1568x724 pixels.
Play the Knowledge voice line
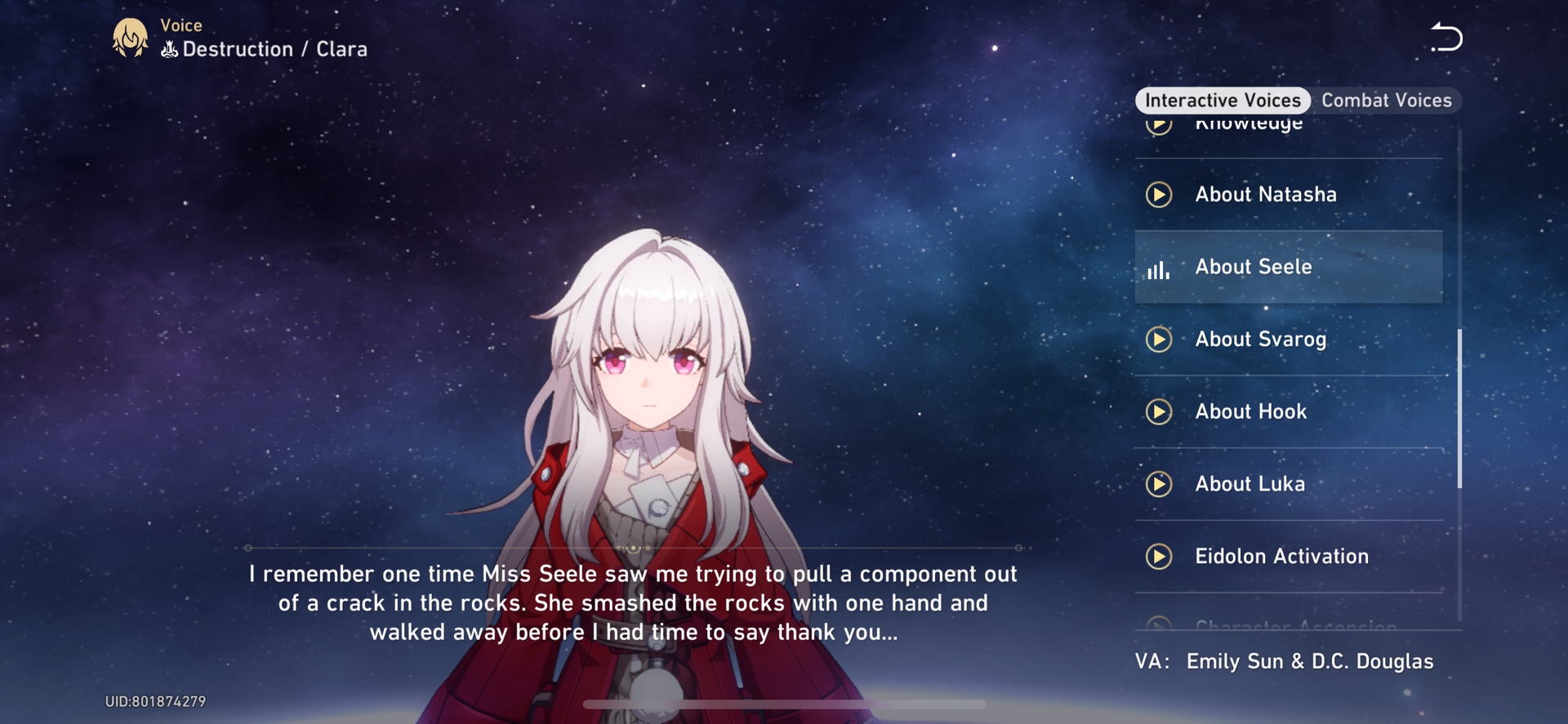(x=1158, y=124)
